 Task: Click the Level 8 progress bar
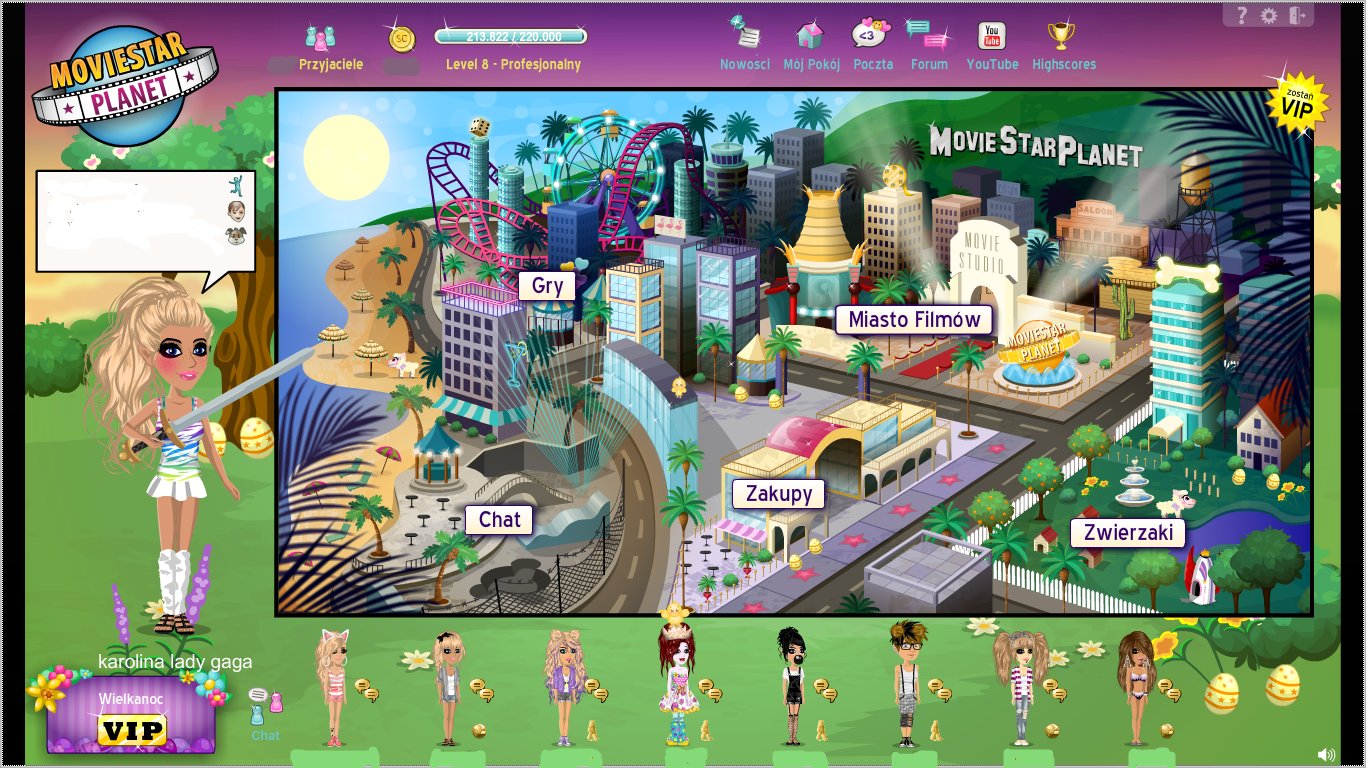click(x=510, y=35)
